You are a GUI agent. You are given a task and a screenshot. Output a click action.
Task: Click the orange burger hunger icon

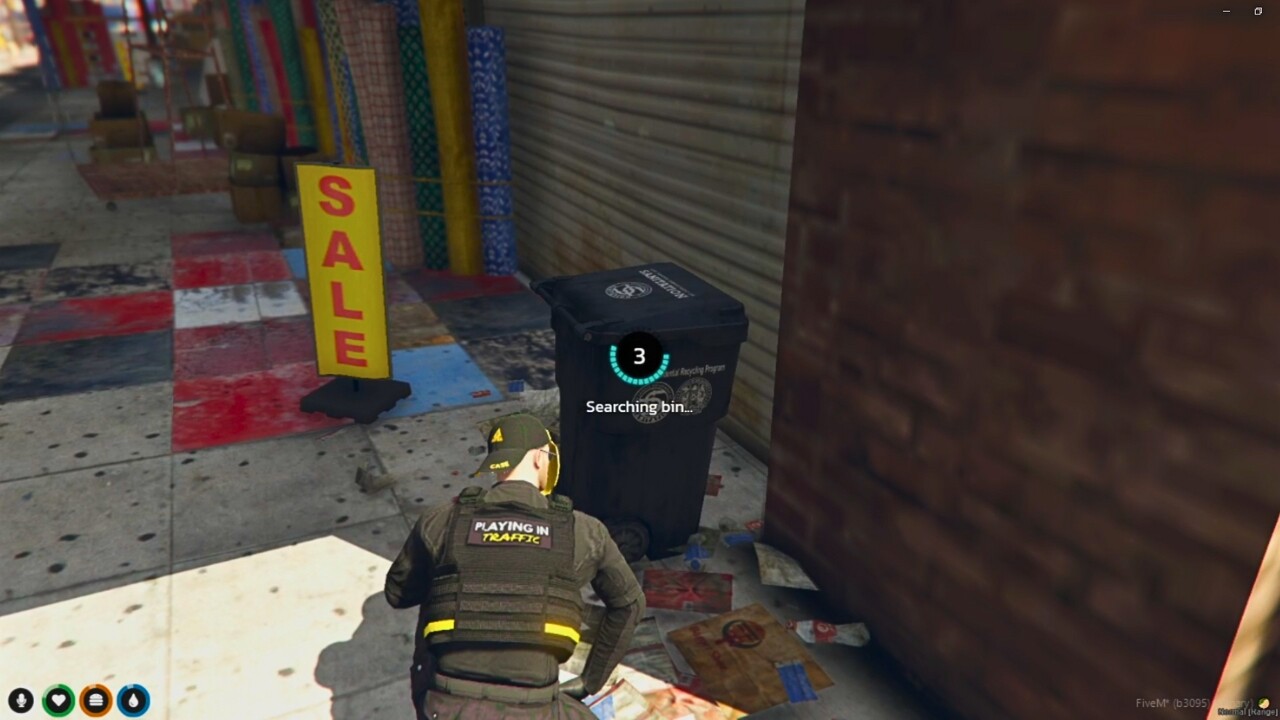95,697
